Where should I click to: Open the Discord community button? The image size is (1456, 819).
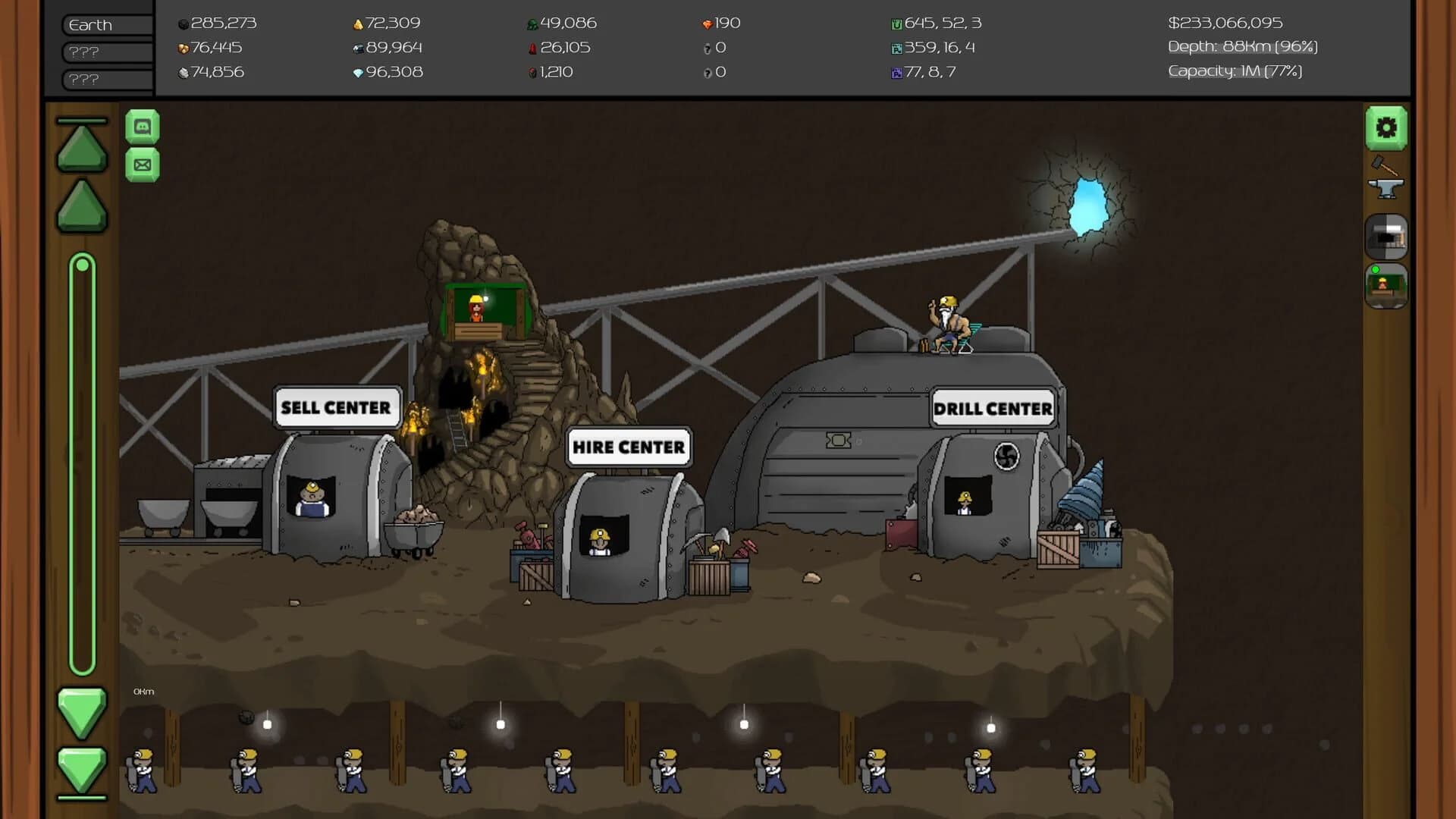pyautogui.click(x=143, y=125)
